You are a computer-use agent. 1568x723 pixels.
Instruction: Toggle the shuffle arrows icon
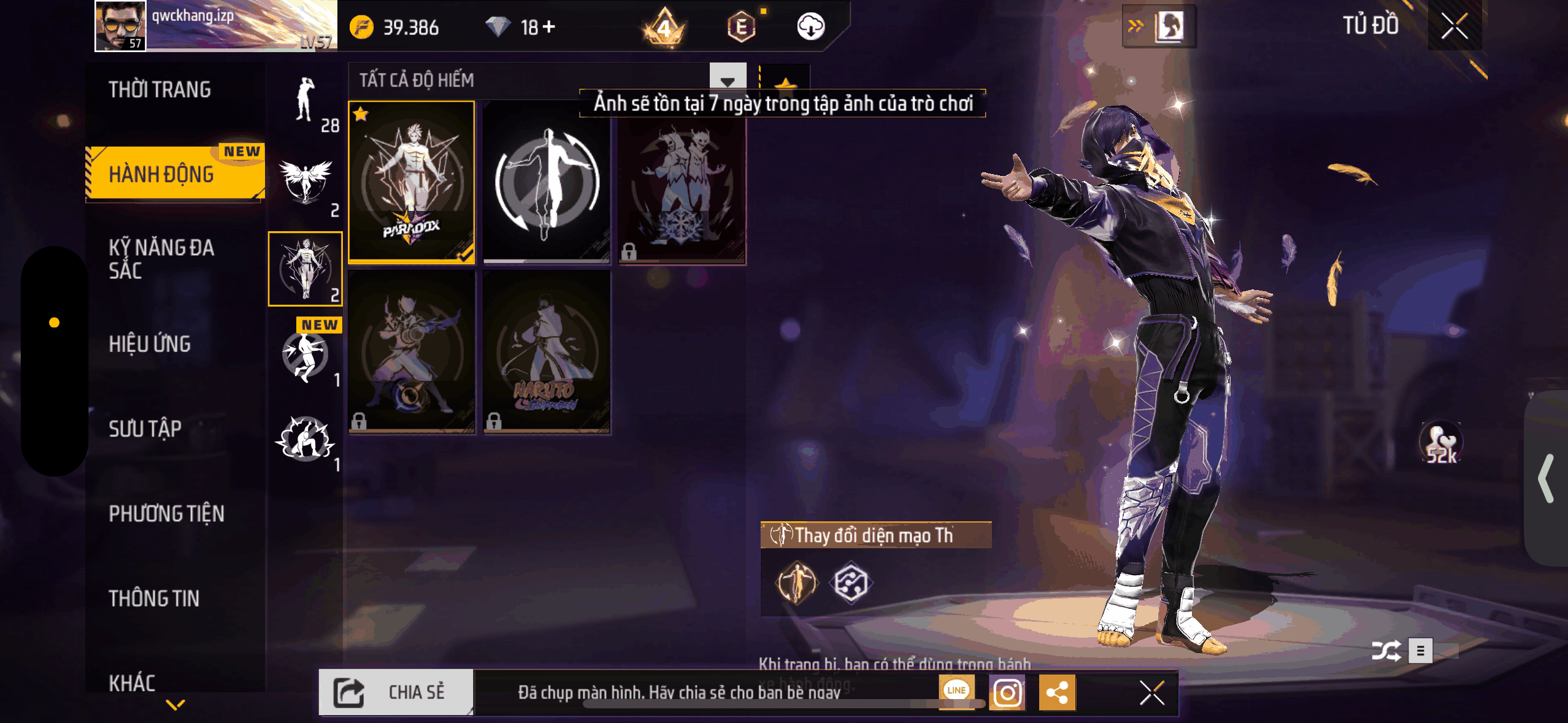pyautogui.click(x=1386, y=651)
